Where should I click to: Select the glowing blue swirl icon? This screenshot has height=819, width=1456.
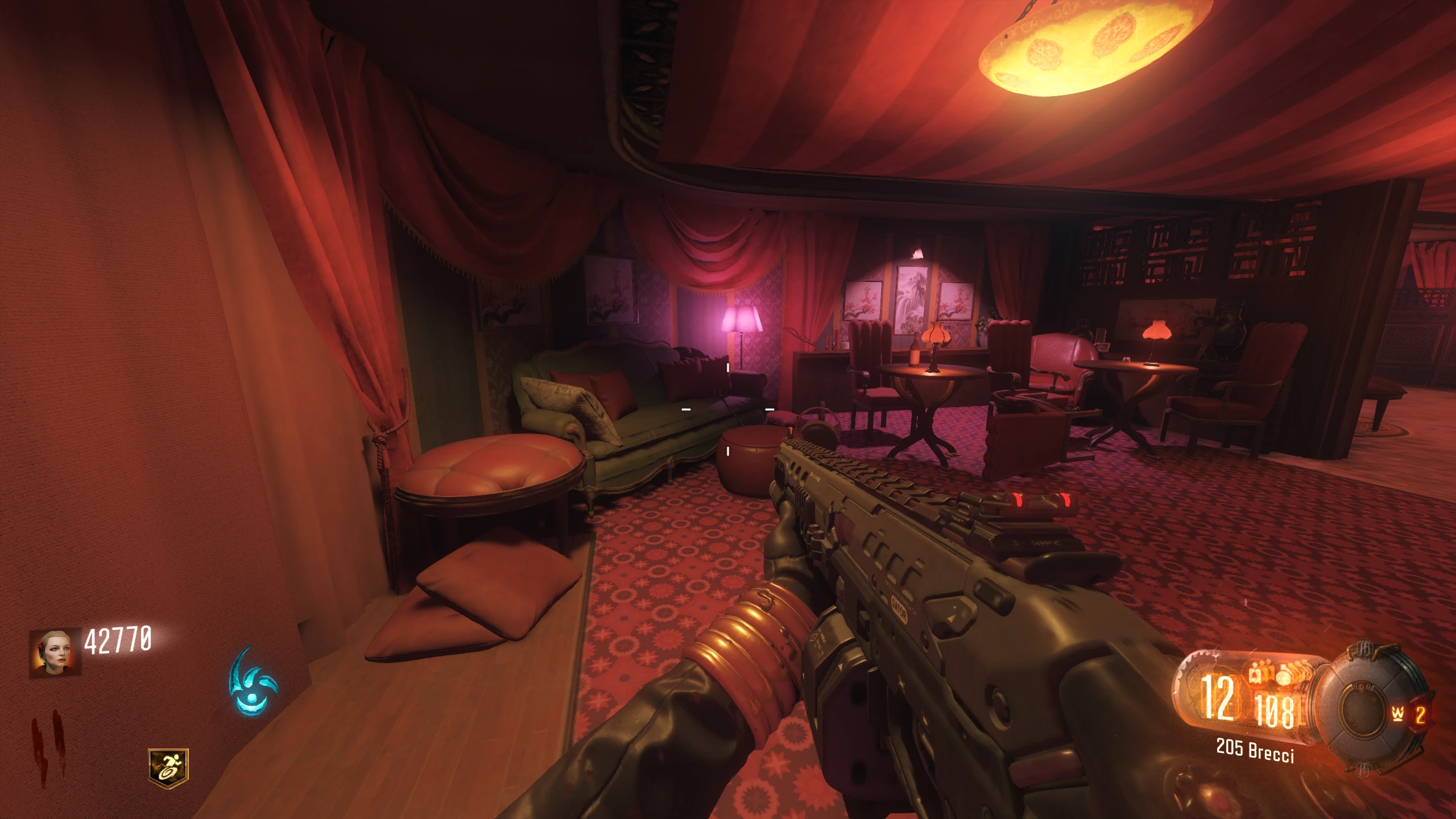(252, 681)
